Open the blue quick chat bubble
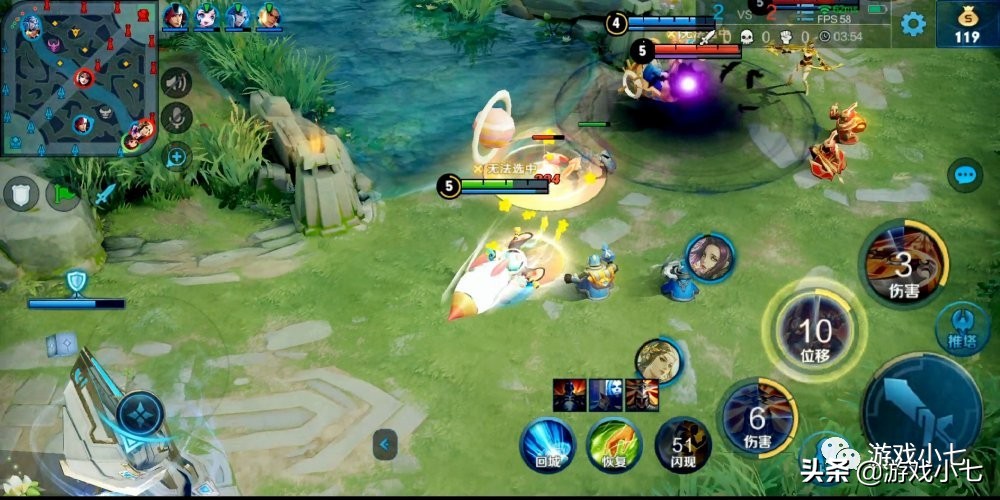Image resolution: width=1000 pixels, height=500 pixels. click(965, 176)
